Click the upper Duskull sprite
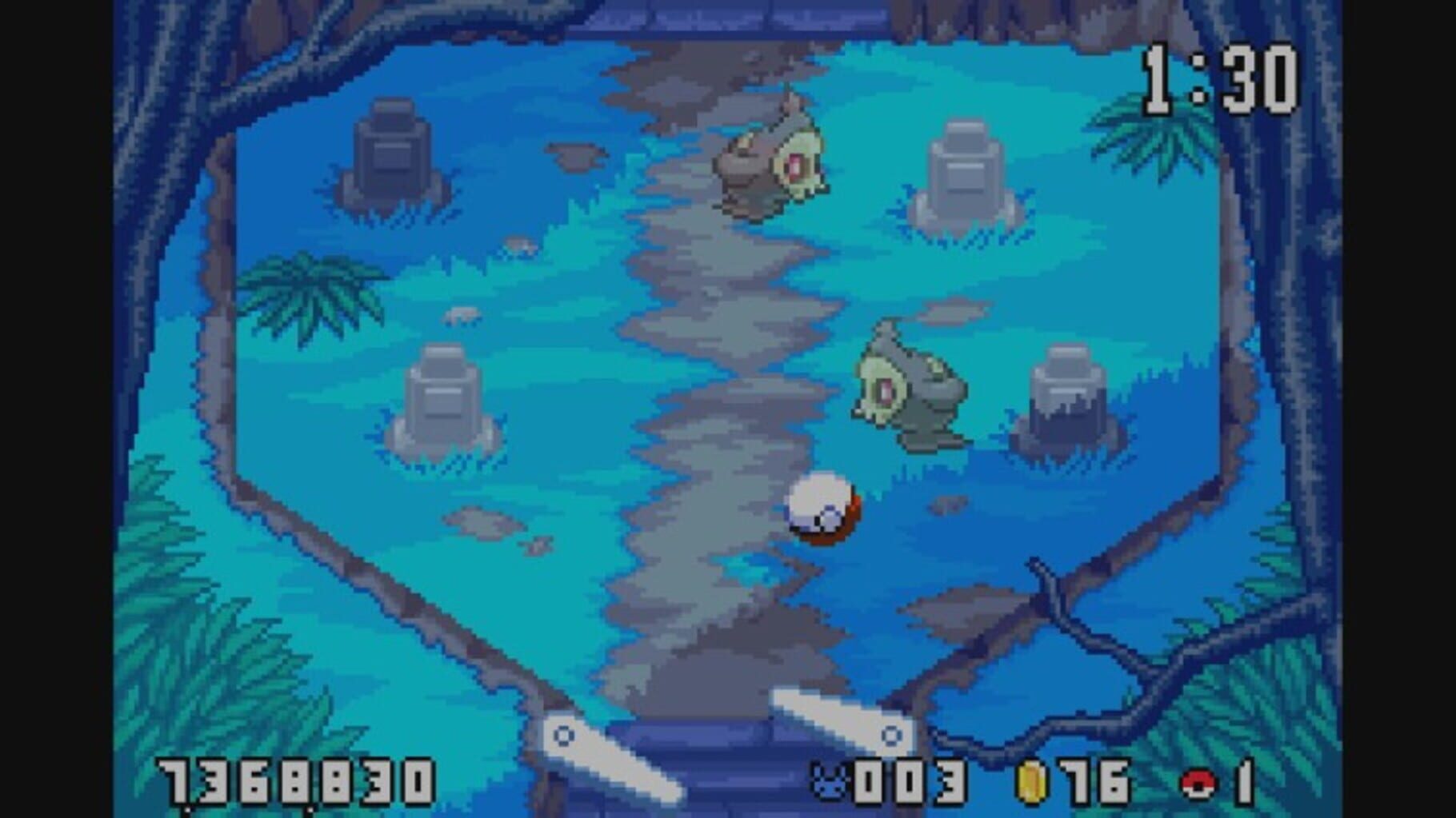 772,156
